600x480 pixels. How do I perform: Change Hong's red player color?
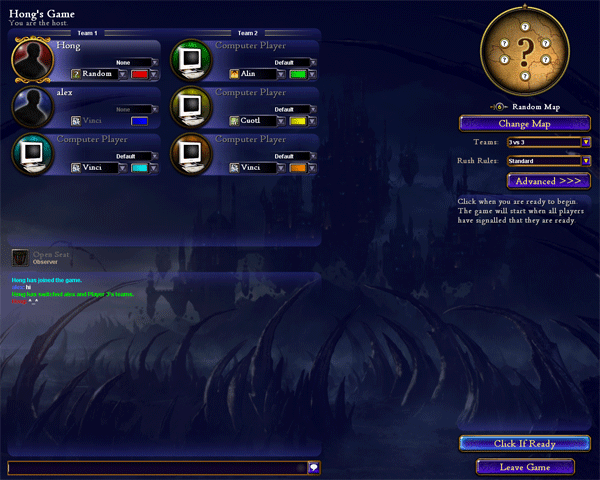coord(139,74)
